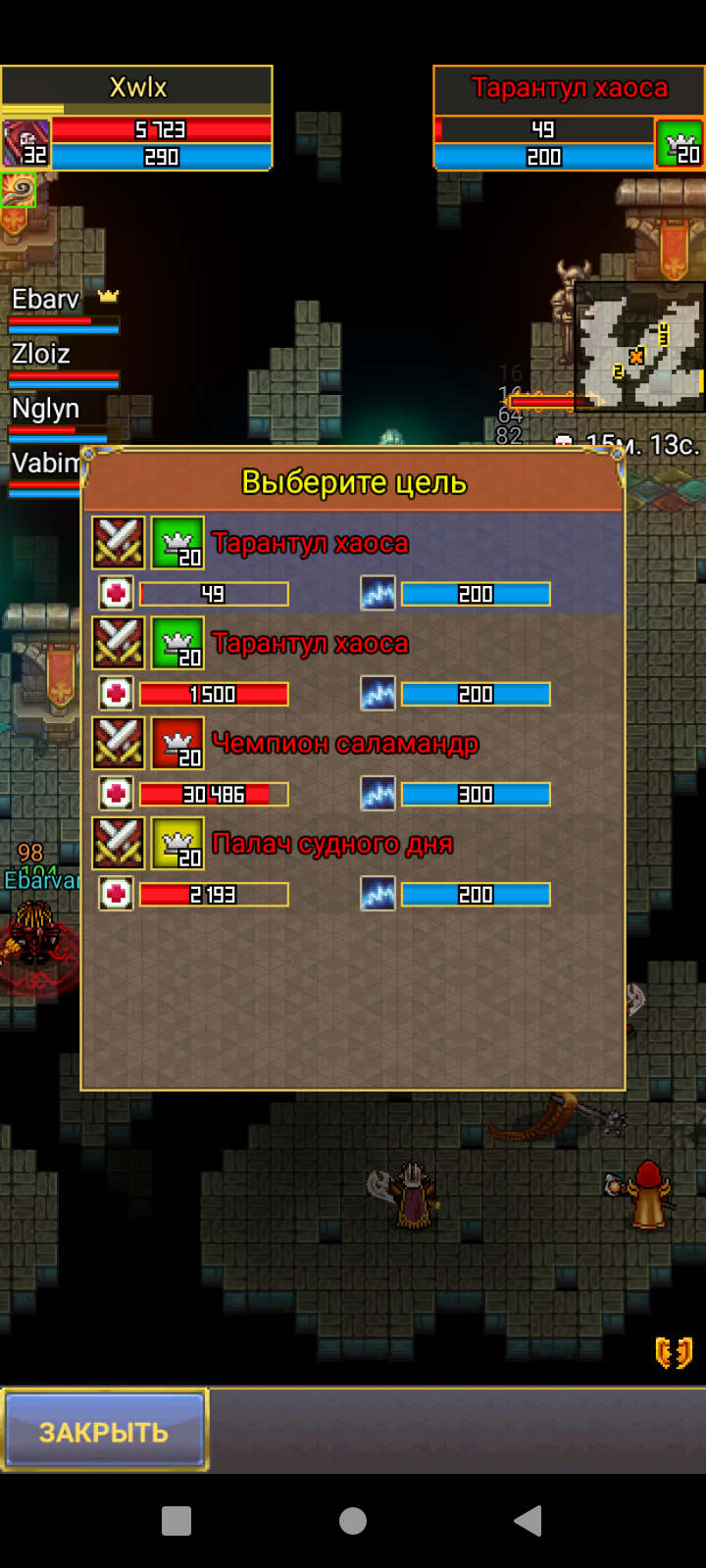Tap the Android back button
Screen dimensions: 706x1568
coord(528,1520)
